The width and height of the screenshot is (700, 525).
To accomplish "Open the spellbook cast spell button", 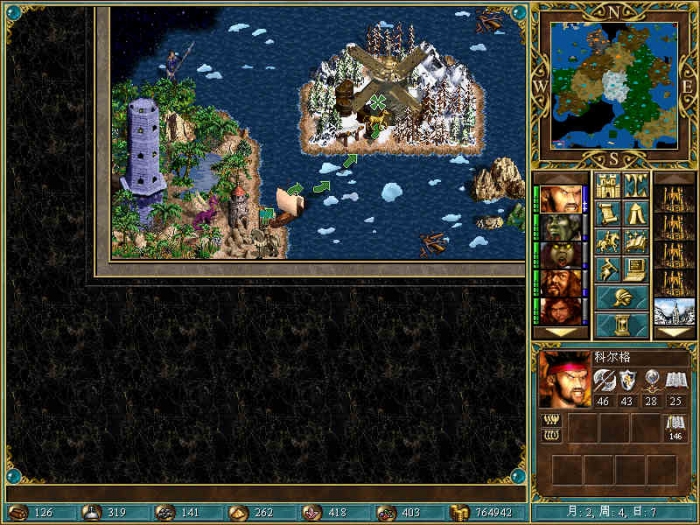I will tap(635, 241).
